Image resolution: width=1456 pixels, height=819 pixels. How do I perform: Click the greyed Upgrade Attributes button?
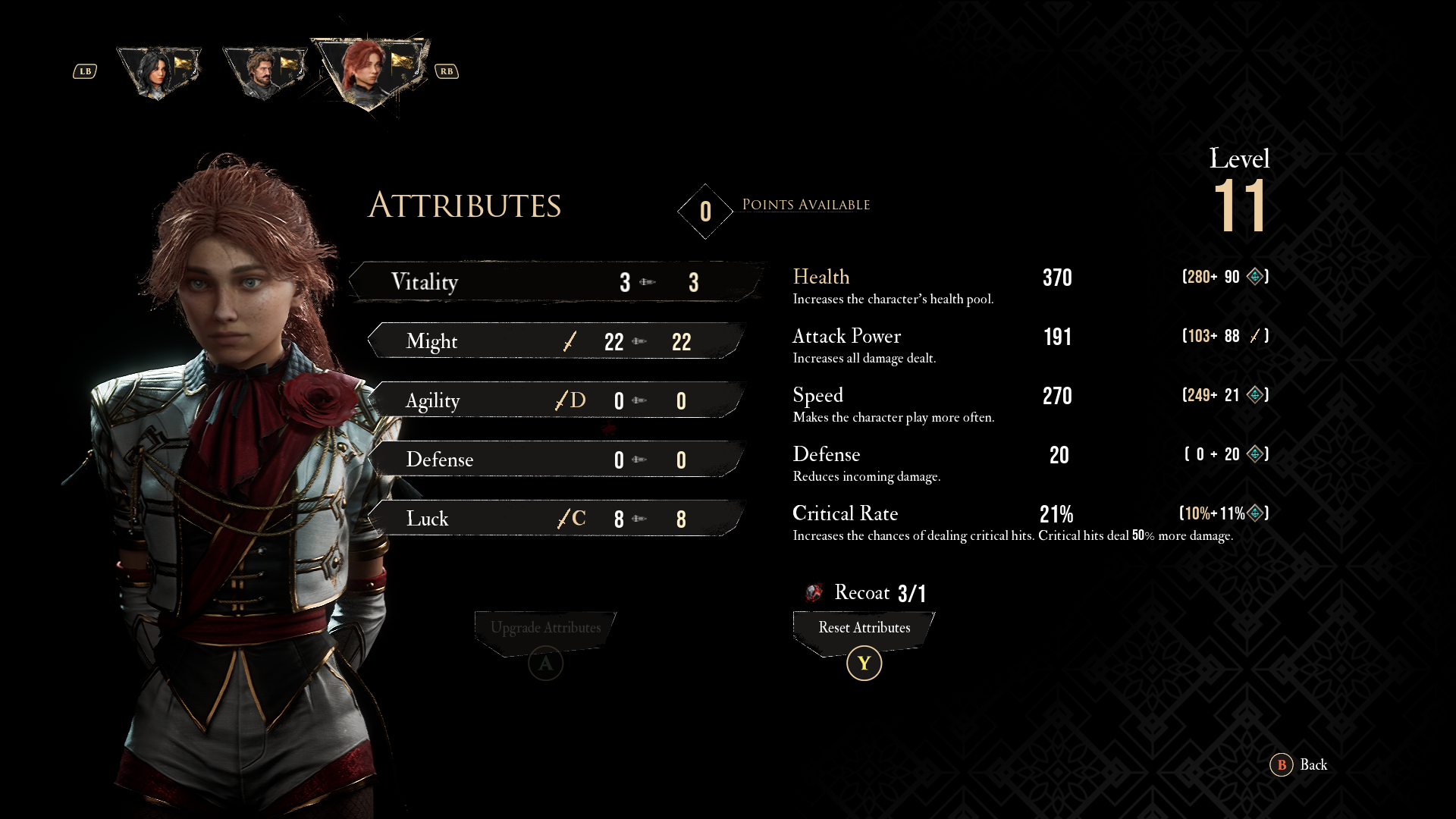pos(545,629)
